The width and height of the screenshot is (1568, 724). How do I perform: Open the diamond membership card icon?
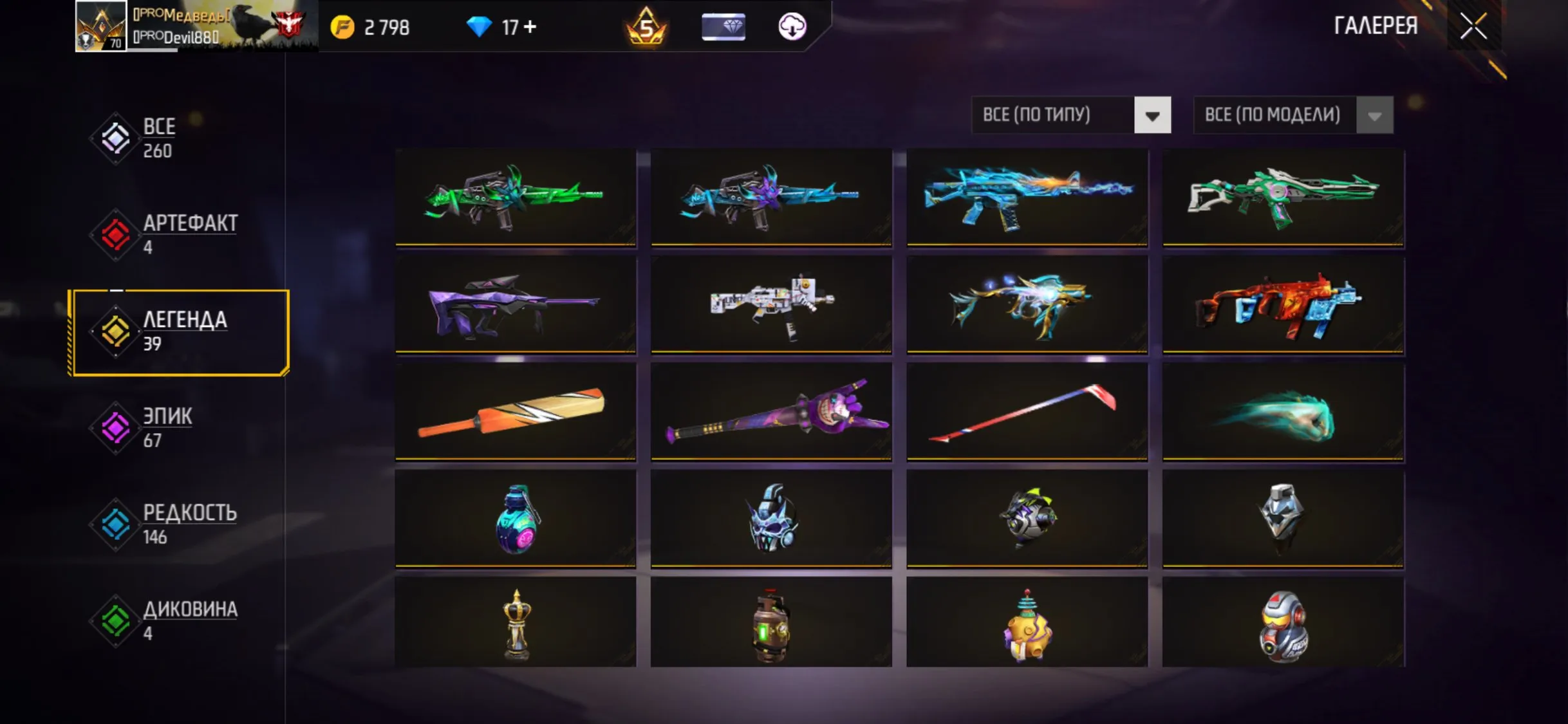point(723,27)
